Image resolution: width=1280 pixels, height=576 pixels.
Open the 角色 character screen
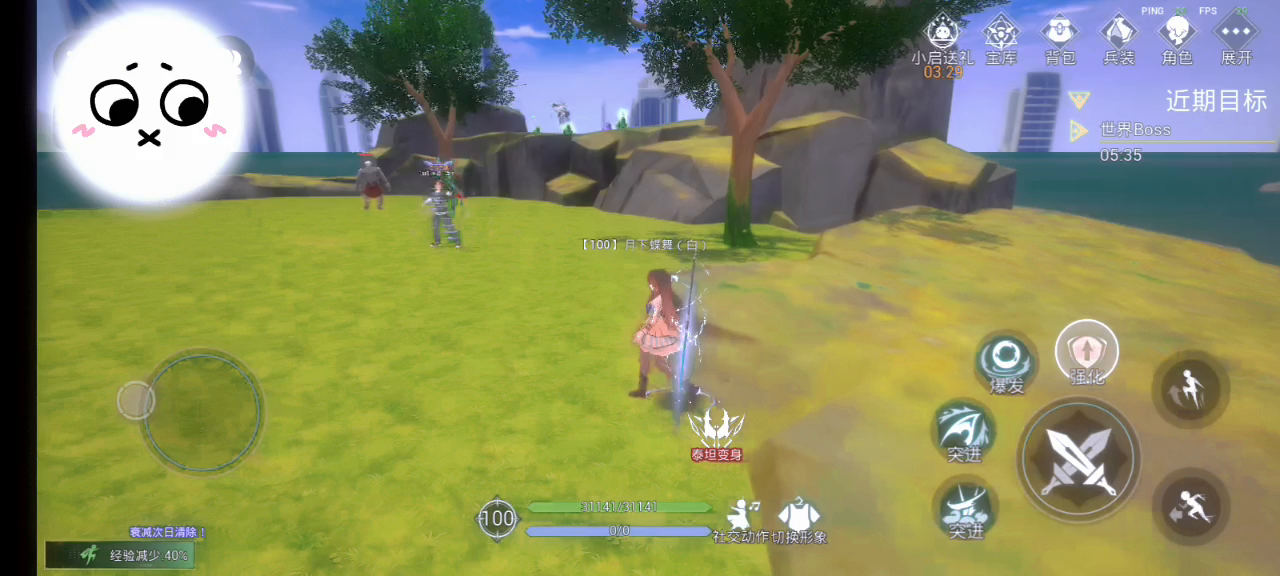1177,36
